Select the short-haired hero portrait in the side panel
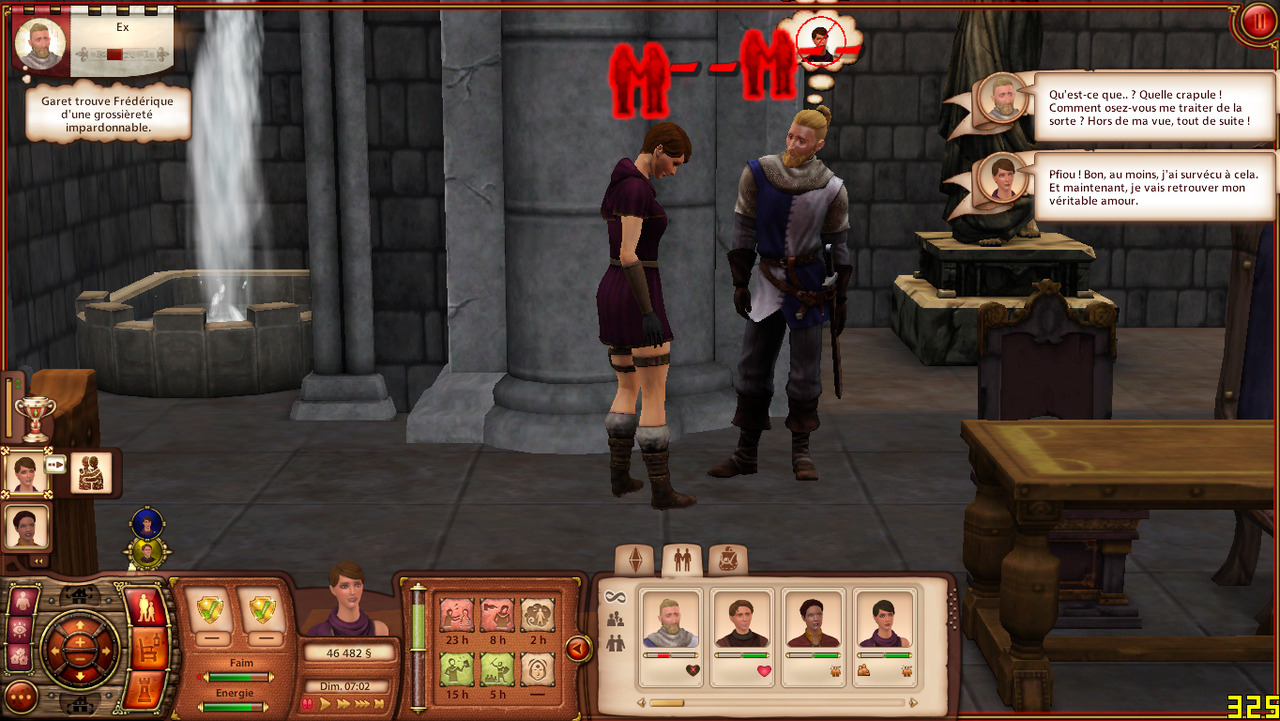The width and height of the screenshot is (1280, 721). (x=26, y=471)
